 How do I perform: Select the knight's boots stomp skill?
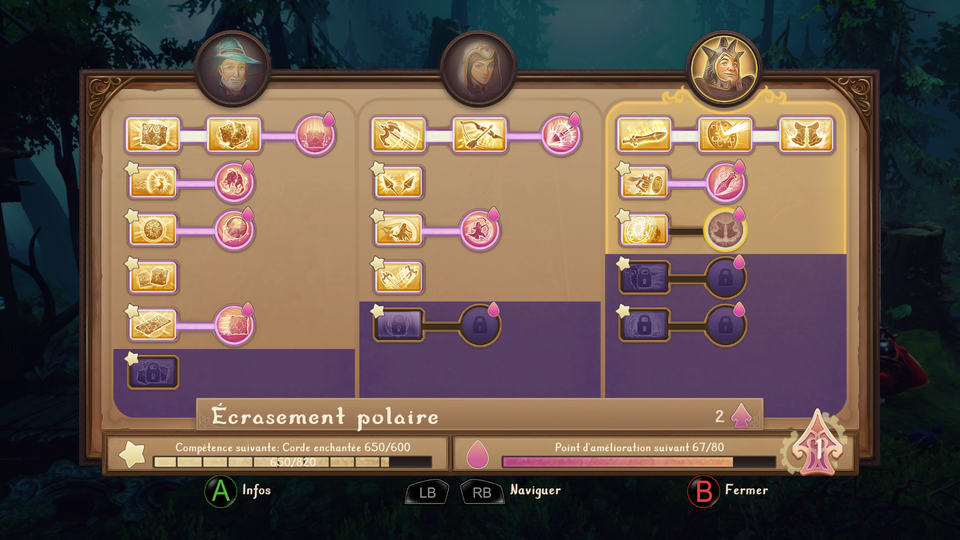coord(806,135)
